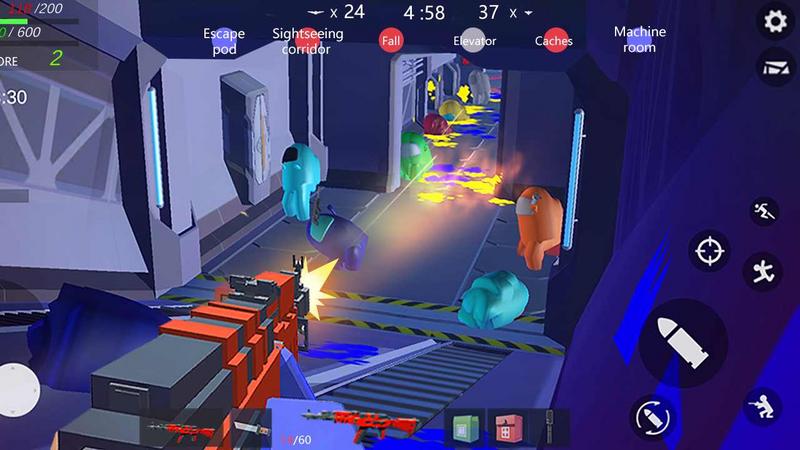Select the grenade item slot
Screen dimensions: 800x450
tap(548, 426)
